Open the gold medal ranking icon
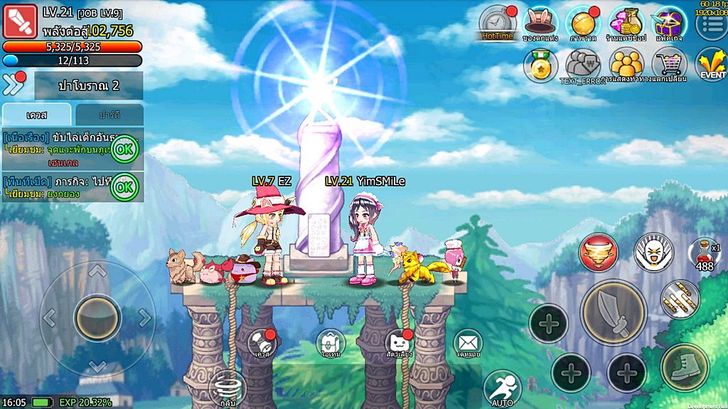The width and height of the screenshot is (728, 409). tap(541, 65)
